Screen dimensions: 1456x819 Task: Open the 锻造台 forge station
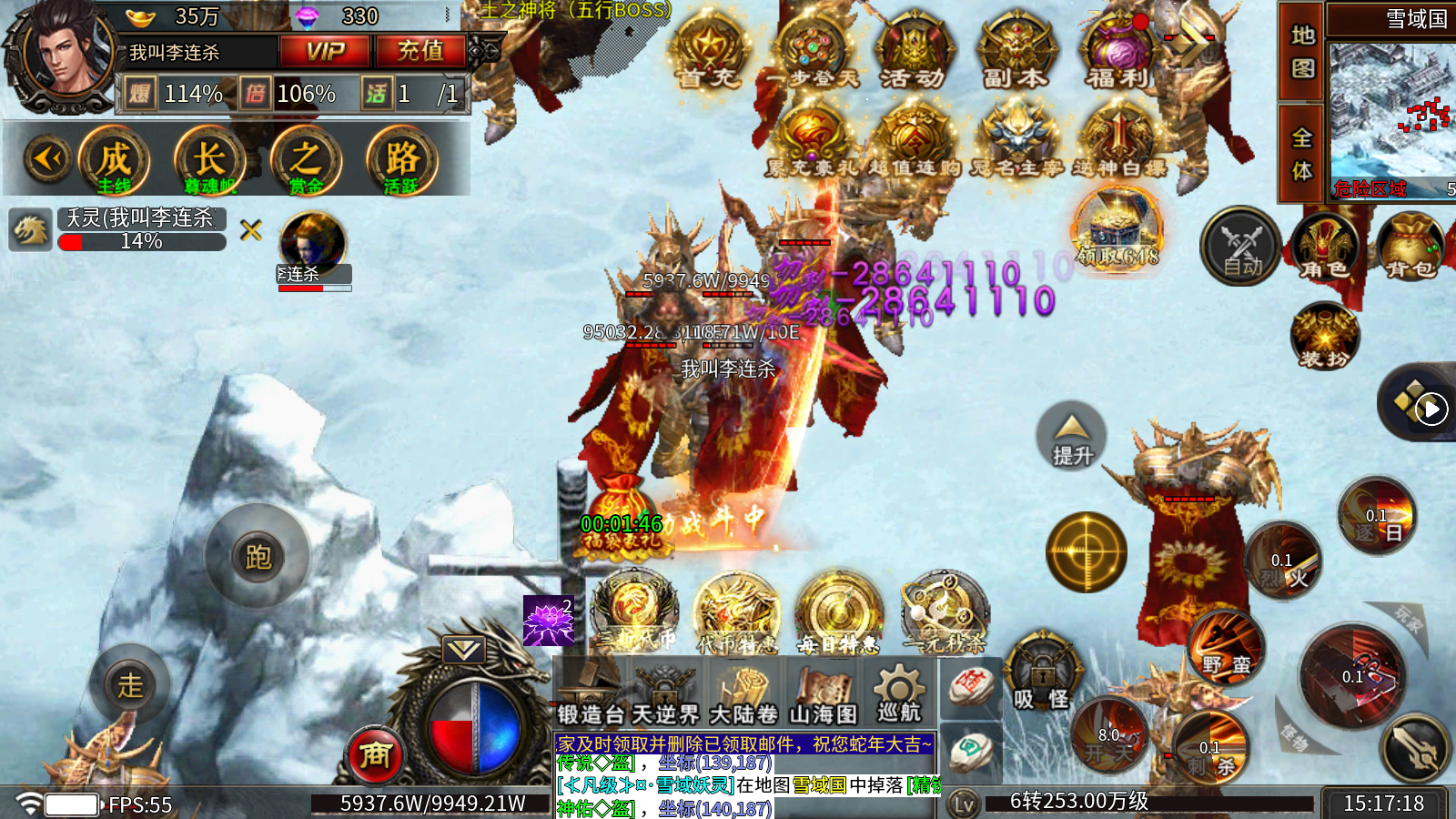(591, 693)
